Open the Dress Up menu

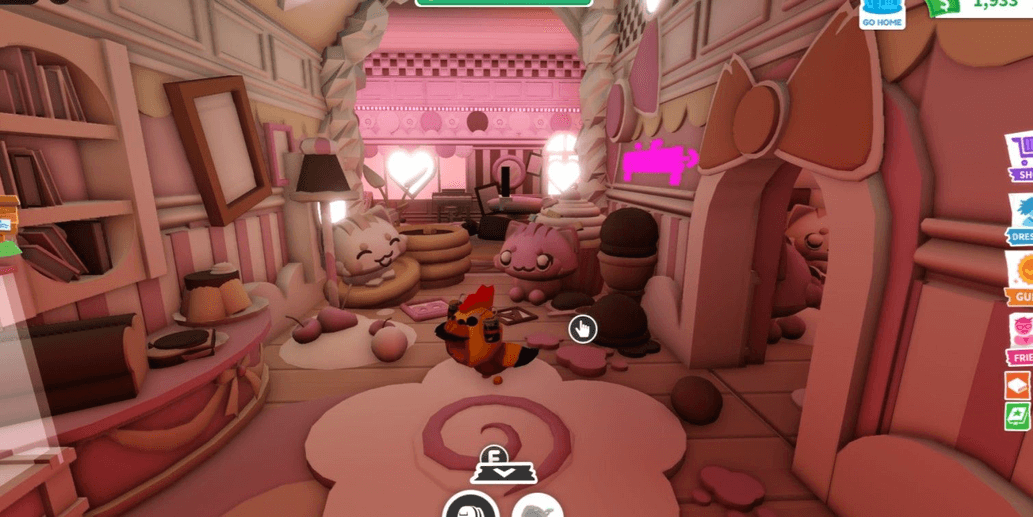coord(1019,218)
